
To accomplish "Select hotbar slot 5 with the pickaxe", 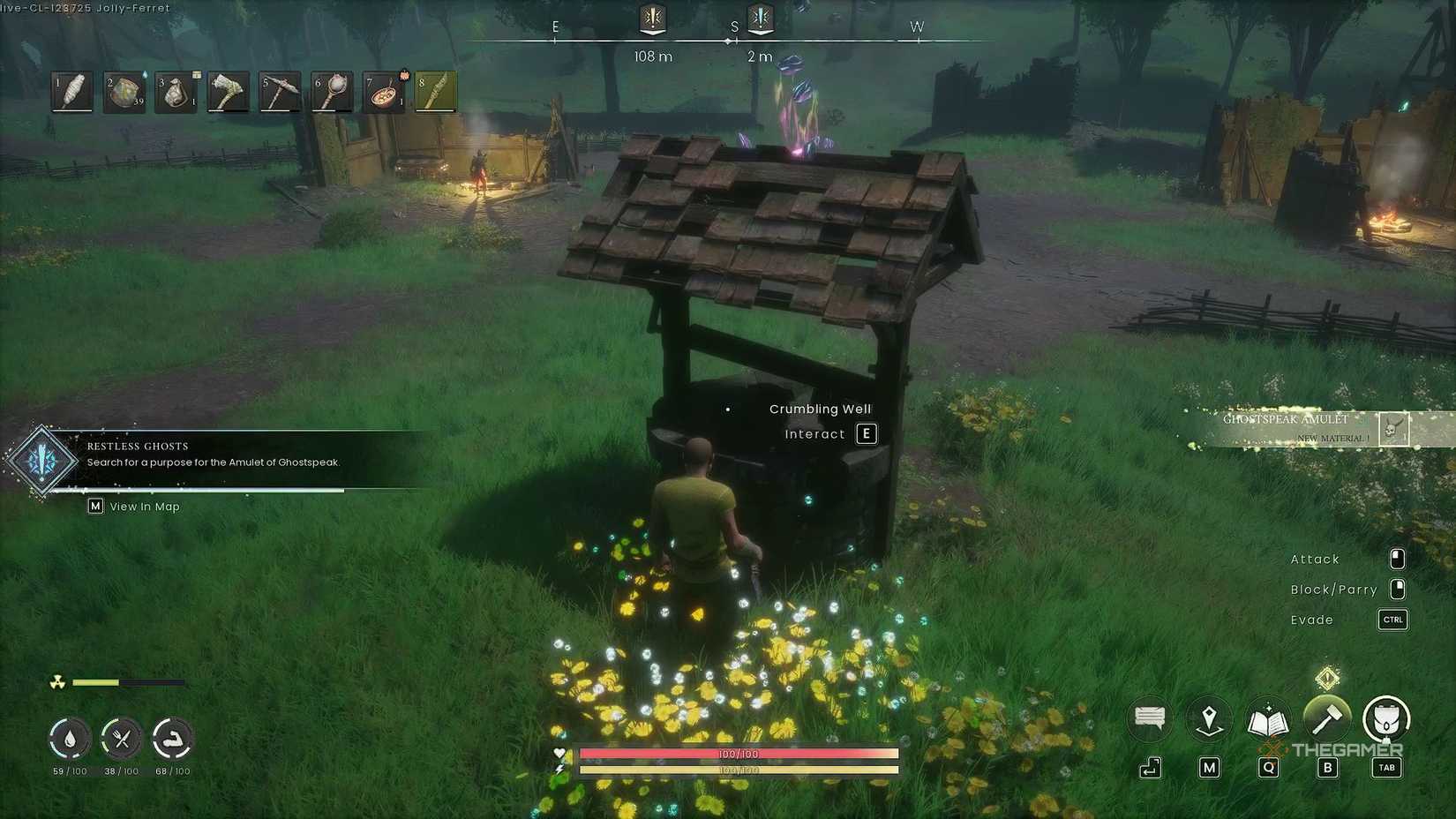I will click(x=279, y=90).
